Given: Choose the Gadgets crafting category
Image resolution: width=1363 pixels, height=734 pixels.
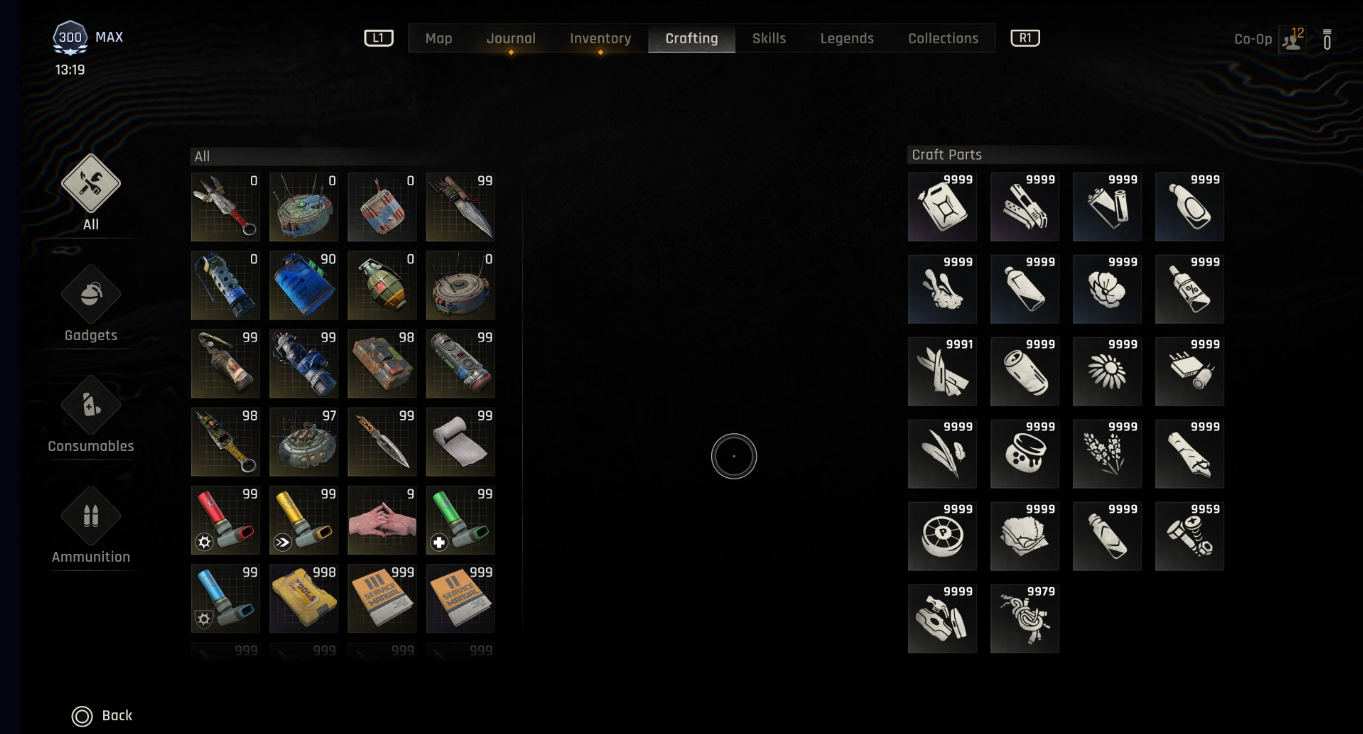Looking at the screenshot, I should 91,305.
